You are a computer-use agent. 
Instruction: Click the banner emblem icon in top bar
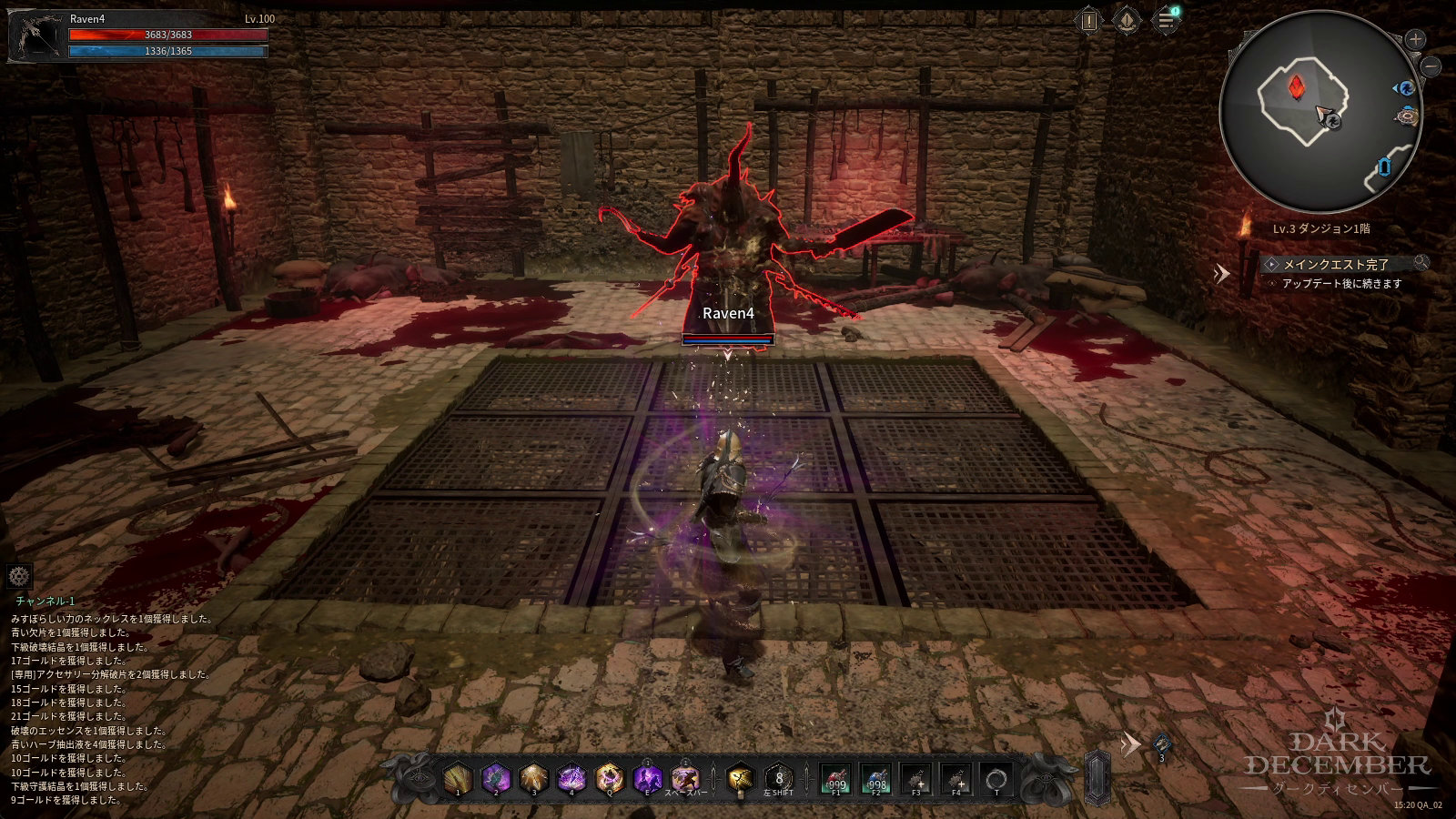coord(1127,20)
